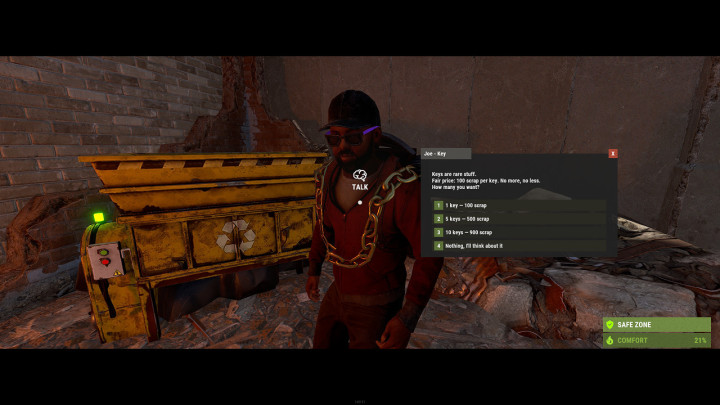Close the Joe - Key dialogue window

(613, 153)
